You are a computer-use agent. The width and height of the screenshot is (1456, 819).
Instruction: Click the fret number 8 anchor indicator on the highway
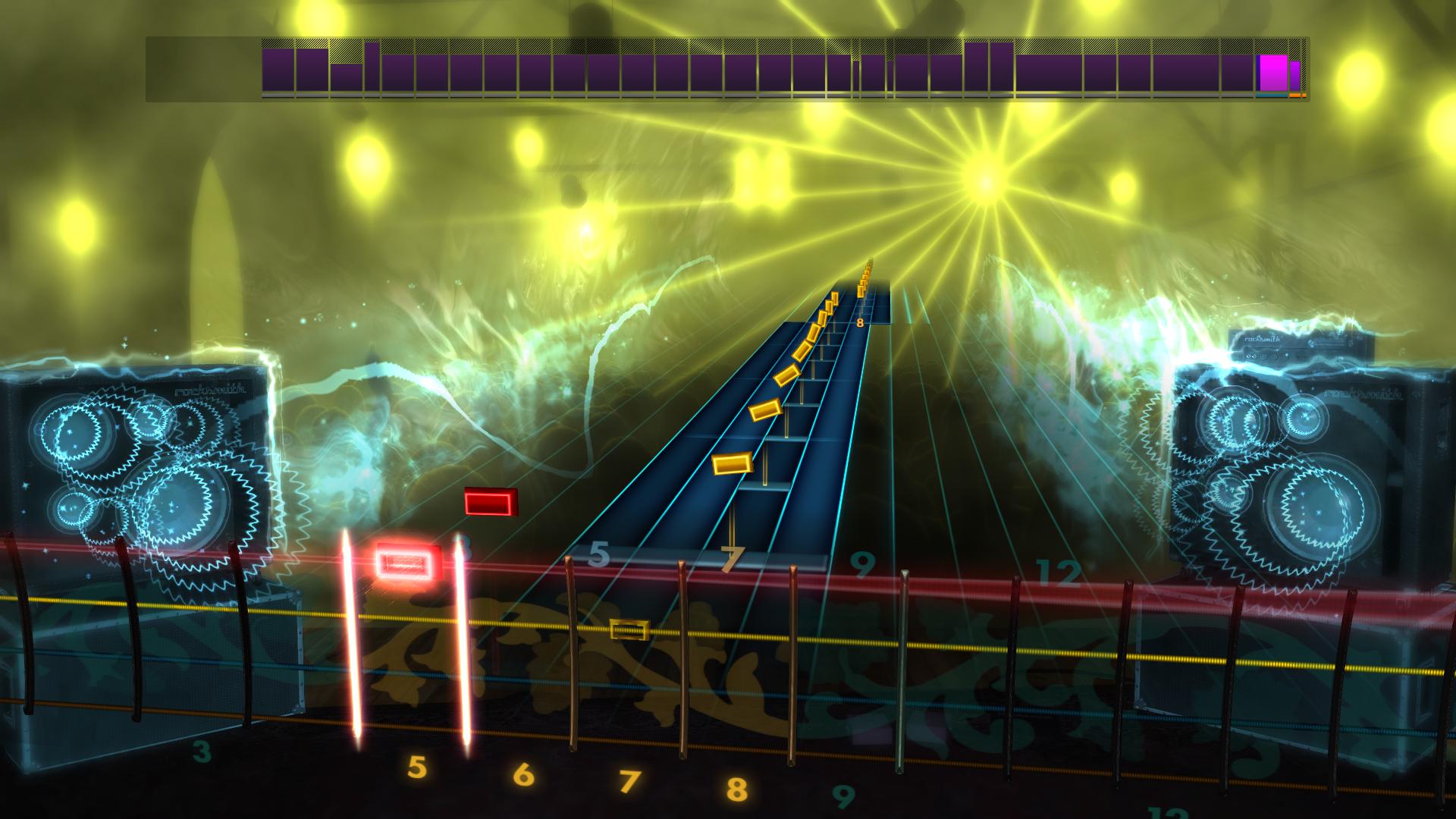pyautogui.click(x=859, y=324)
